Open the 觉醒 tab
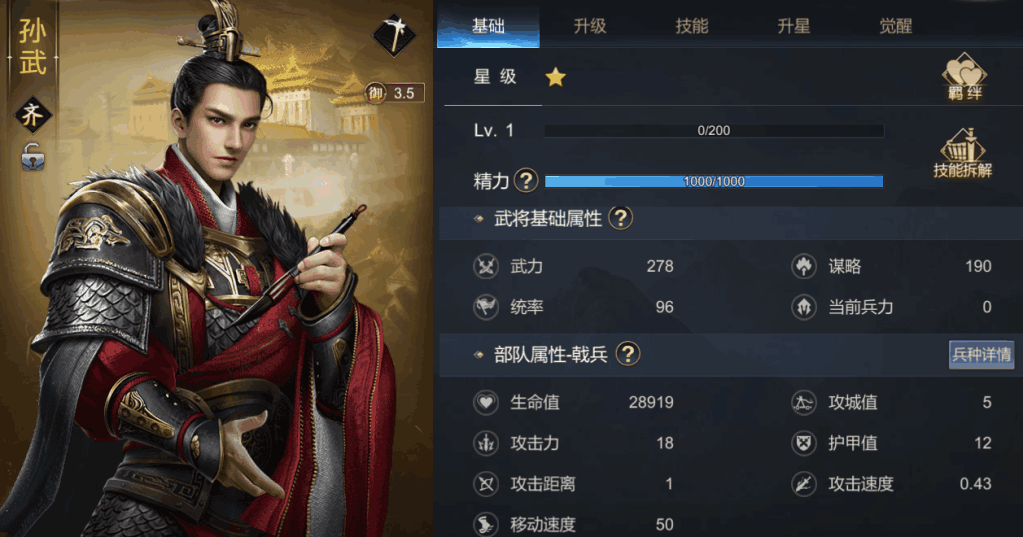This screenshot has width=1023, height=537. [896, 26]
